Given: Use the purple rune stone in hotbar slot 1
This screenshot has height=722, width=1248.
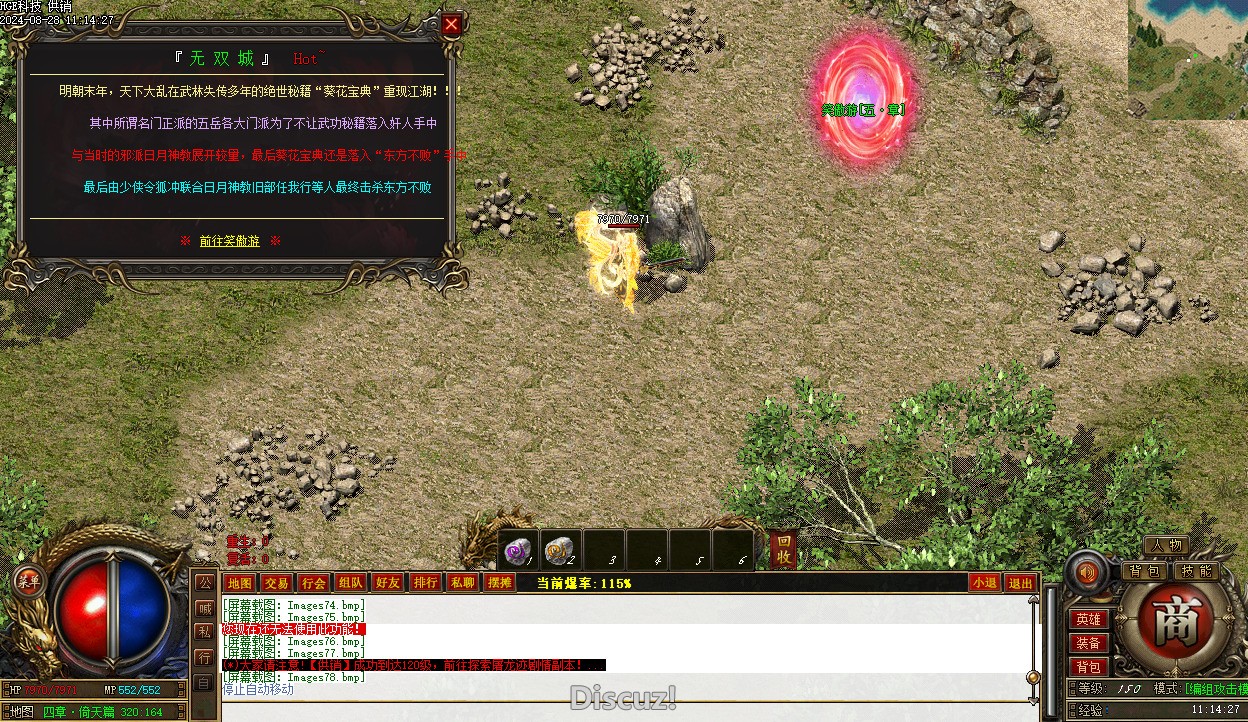Looking at the screenshot, I should click(517, 550).
